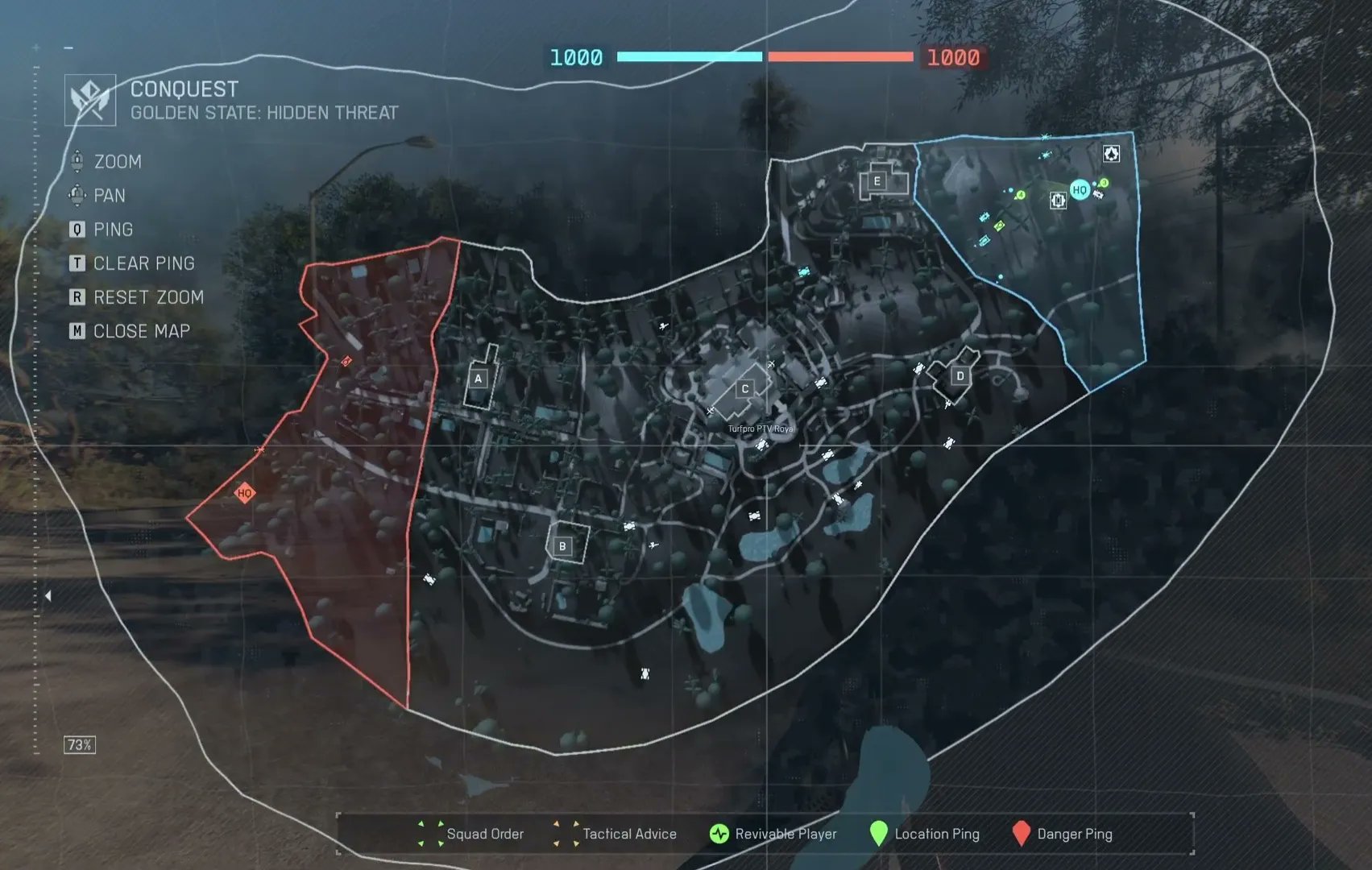Click the Conquest mode emblem icon

90,100
